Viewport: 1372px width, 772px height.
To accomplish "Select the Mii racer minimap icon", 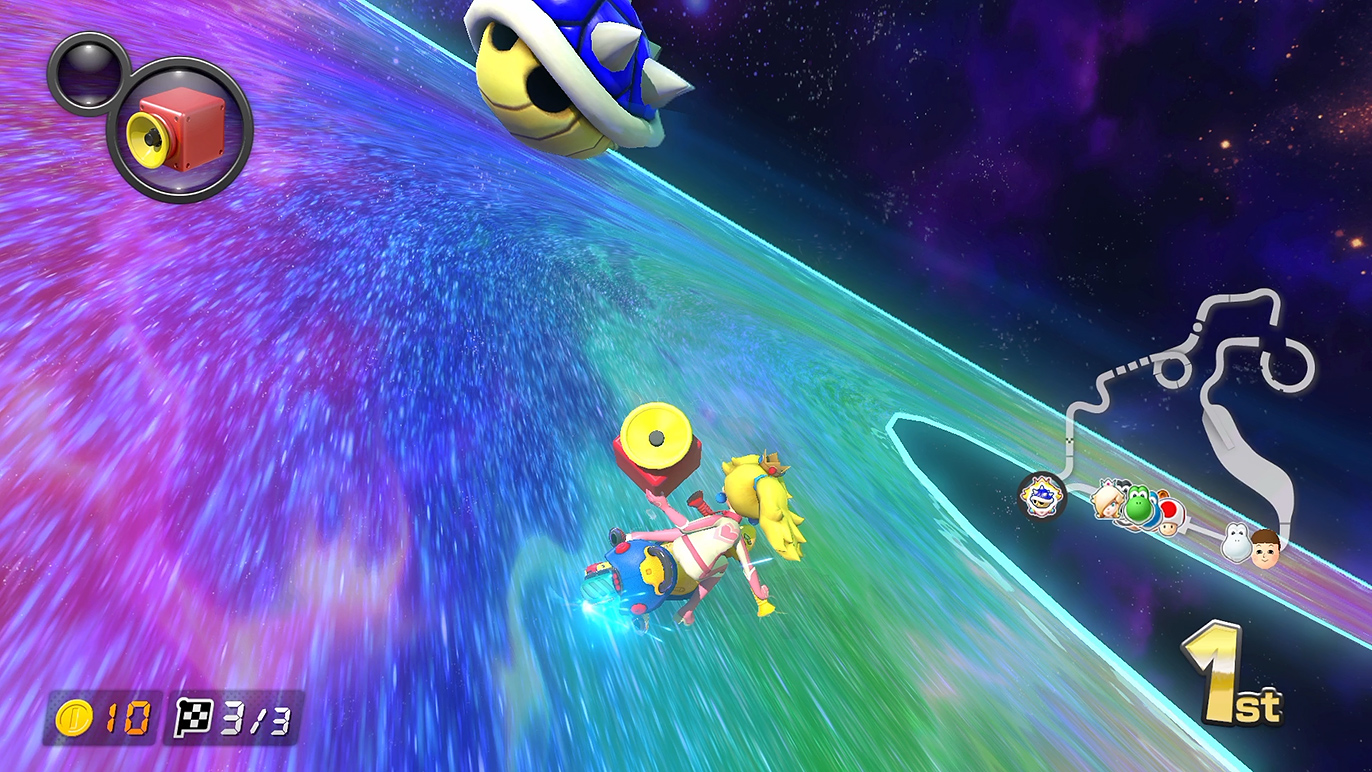I will [1265, 548].
